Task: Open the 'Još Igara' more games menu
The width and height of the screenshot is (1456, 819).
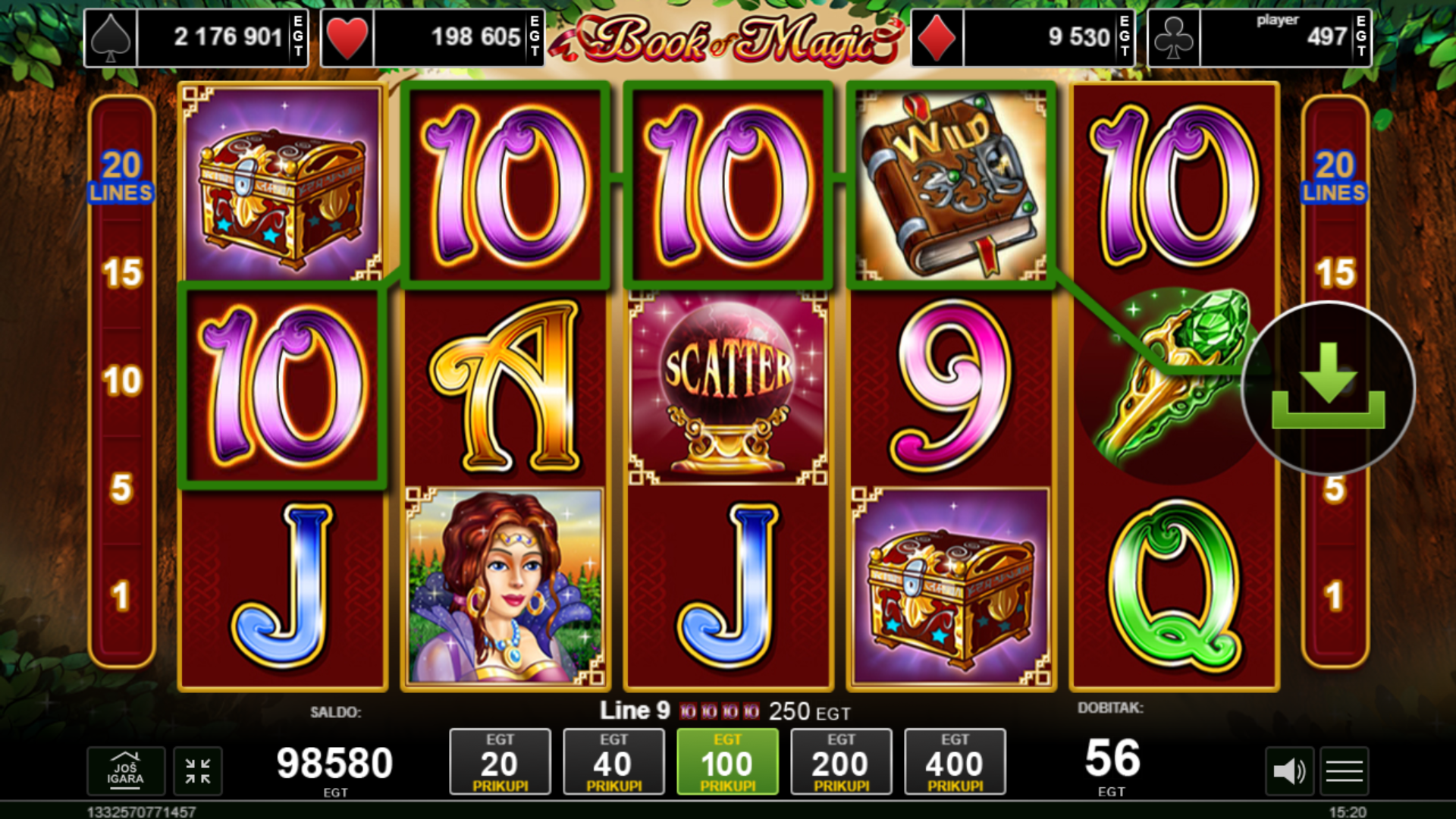Action: click(125, 771)
